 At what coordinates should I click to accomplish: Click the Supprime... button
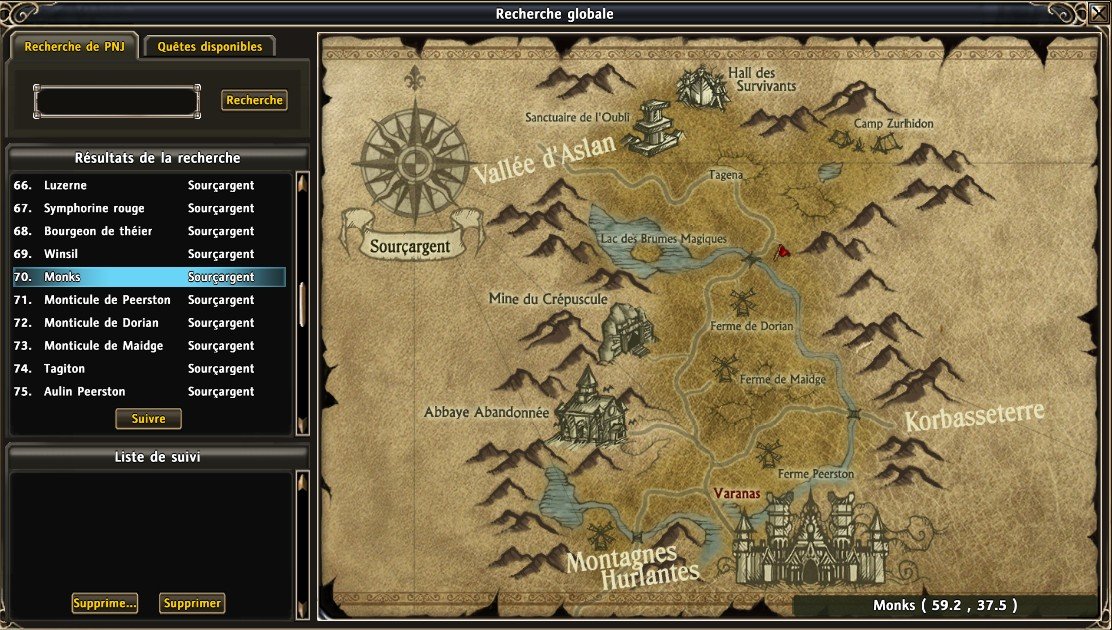(x=104, y=603)
